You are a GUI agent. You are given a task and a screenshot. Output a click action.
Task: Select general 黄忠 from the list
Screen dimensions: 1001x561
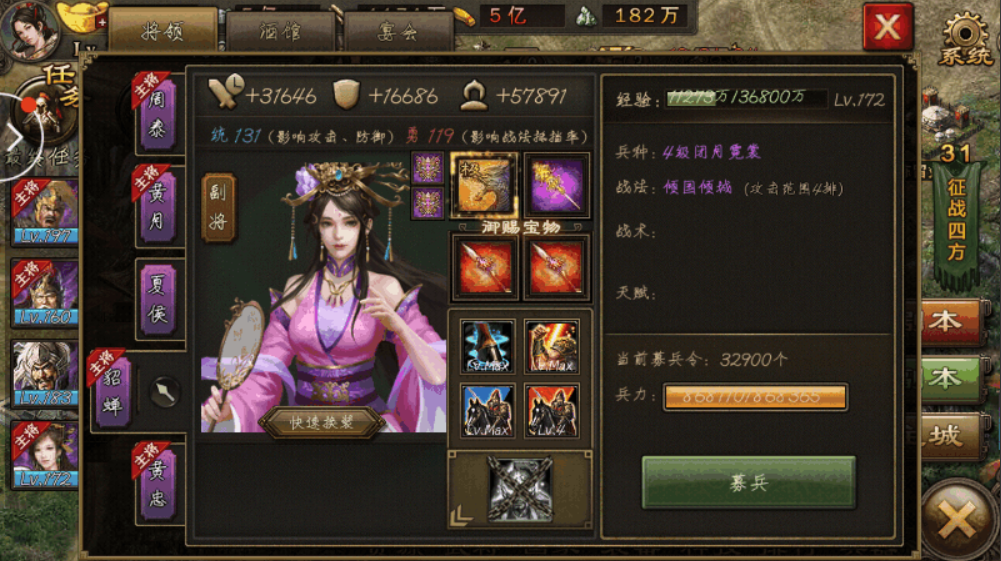click(157, 485)
